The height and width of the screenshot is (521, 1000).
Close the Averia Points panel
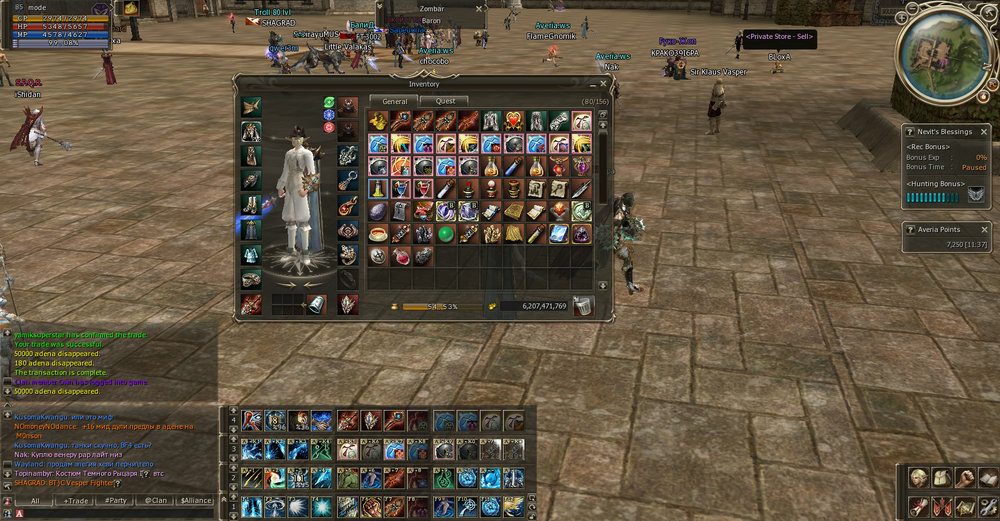tap(985, 229)
